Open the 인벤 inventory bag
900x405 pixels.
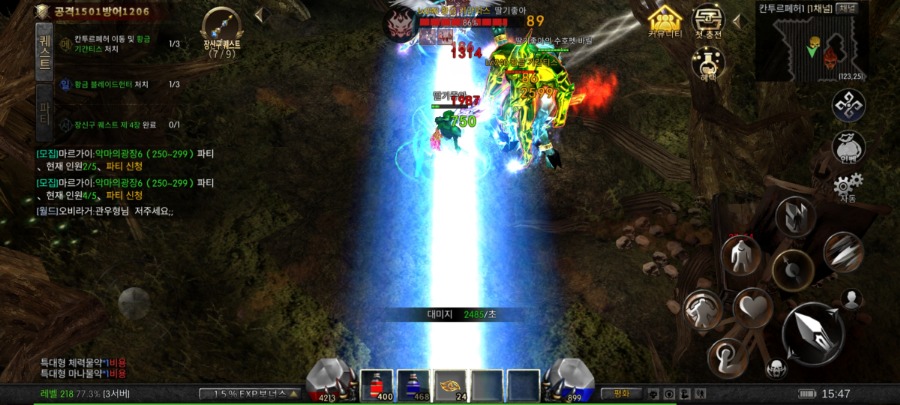pos(848,148)
